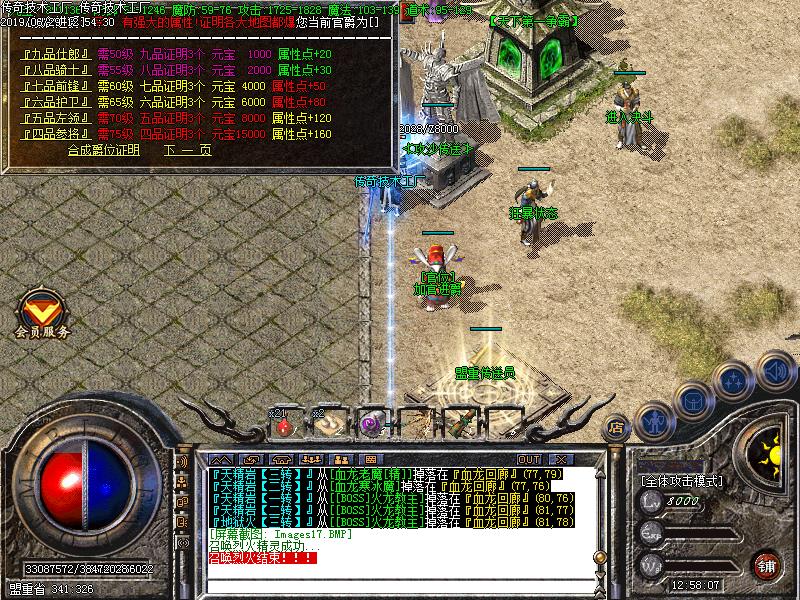Viewport: 800px width, 600px height.
Task: Open the character figure round button
Action: [x=654, y=421]
